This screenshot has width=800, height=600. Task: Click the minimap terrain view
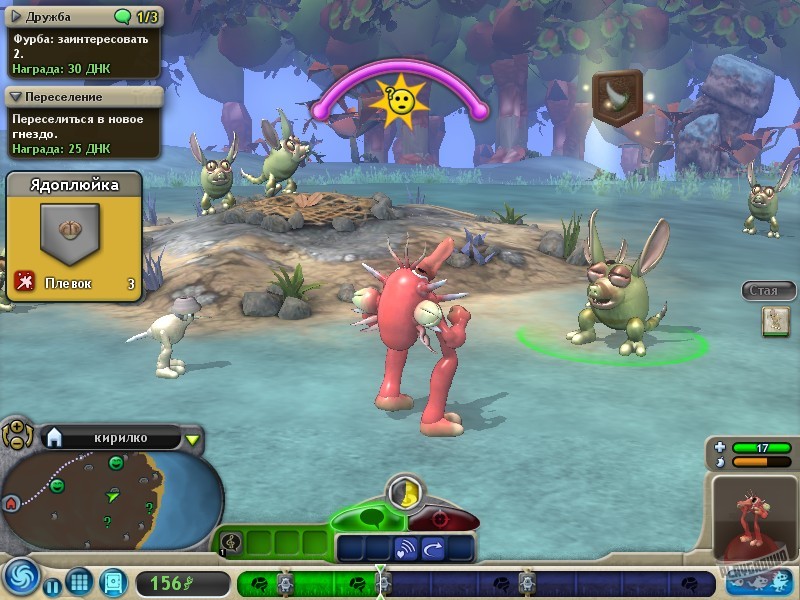coord(120,492)
